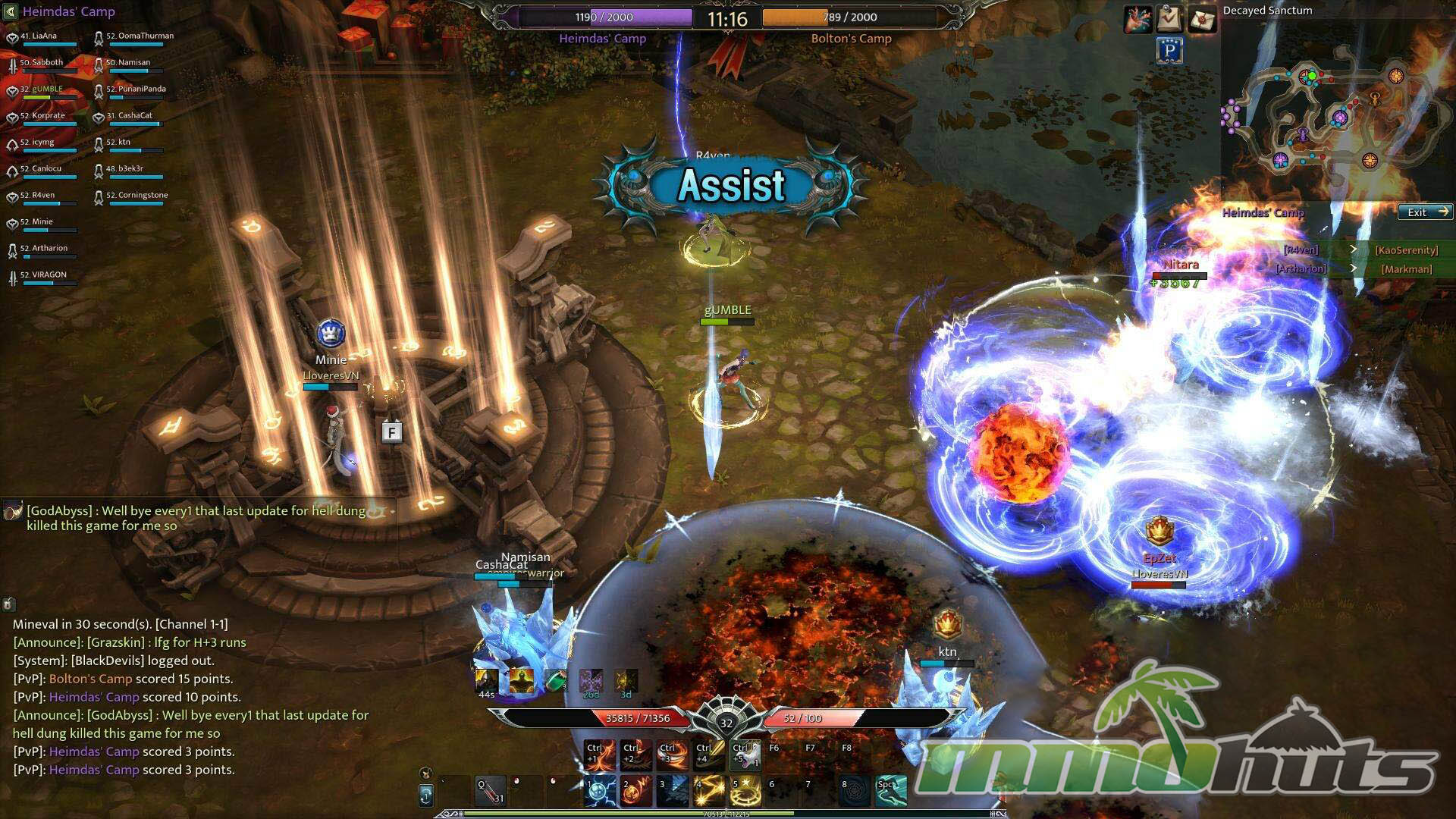The height and width of the screenshot is (819, 1456).
Task: Cast the fireball skill in slot 2
Action: [636, 791]
